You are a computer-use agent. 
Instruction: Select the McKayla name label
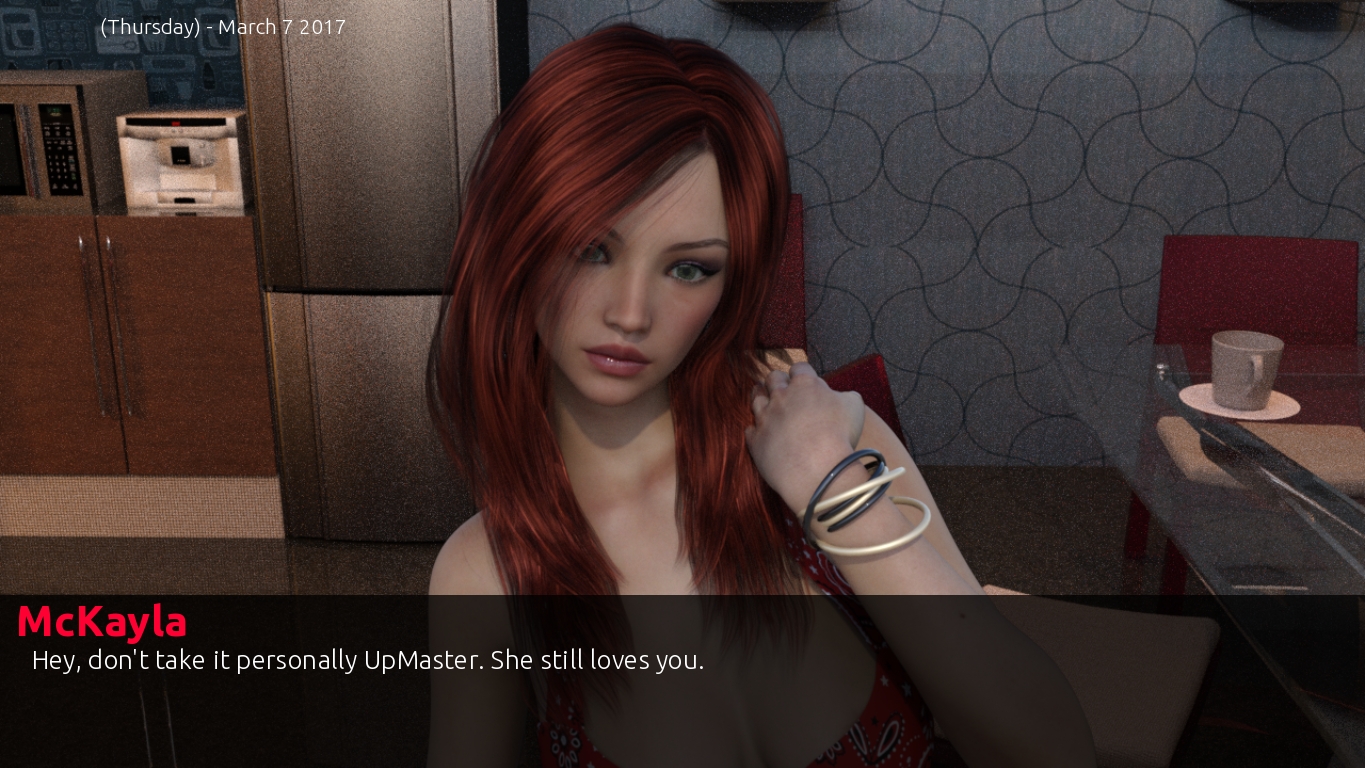[101, 621]
